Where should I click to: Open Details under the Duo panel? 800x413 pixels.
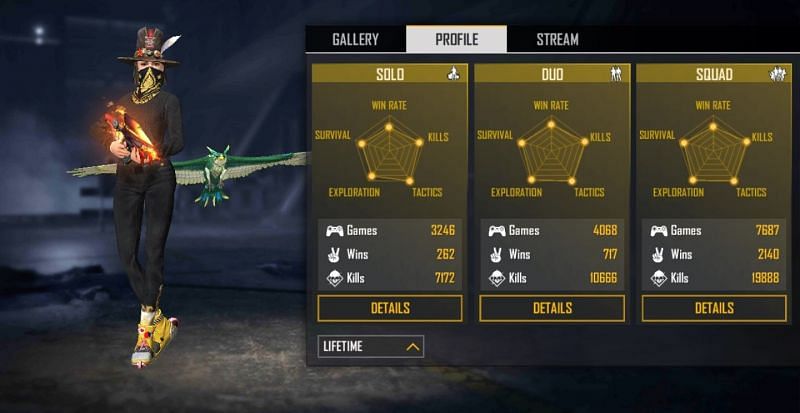coord(552,308)
